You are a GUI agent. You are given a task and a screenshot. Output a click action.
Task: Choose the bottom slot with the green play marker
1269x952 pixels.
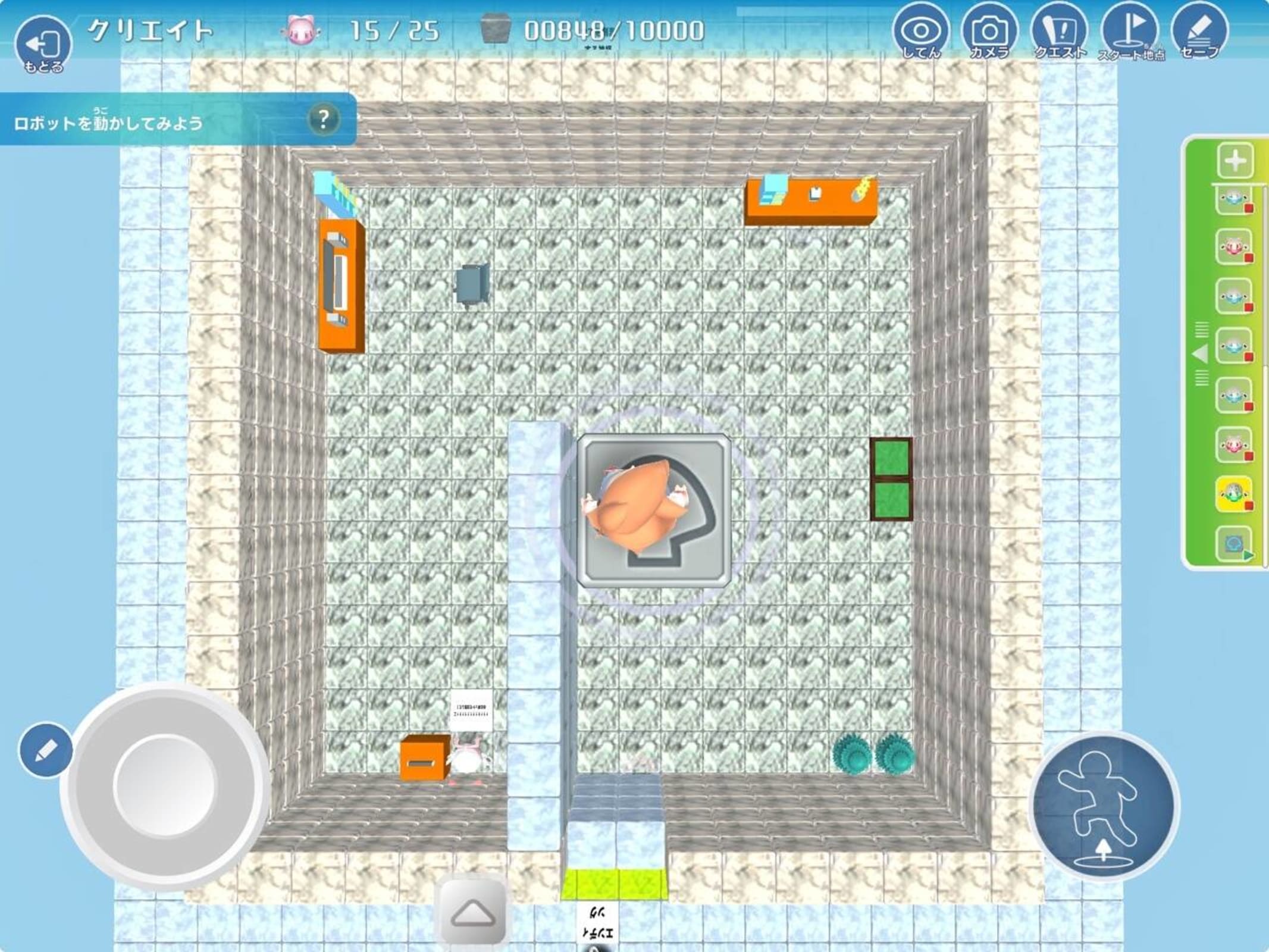1234,544
